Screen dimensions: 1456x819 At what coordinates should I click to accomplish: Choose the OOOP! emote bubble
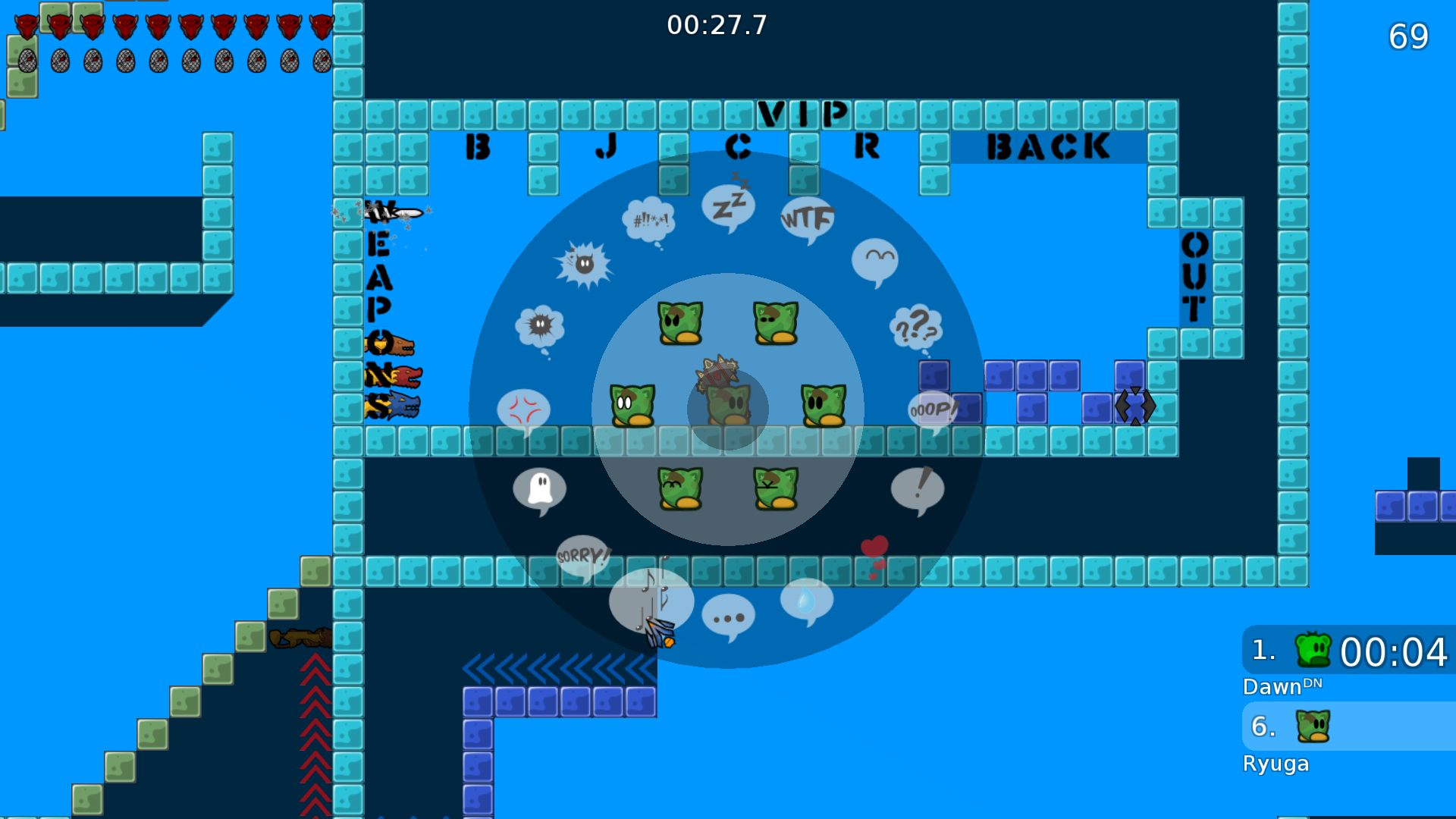tap(932, 410)
